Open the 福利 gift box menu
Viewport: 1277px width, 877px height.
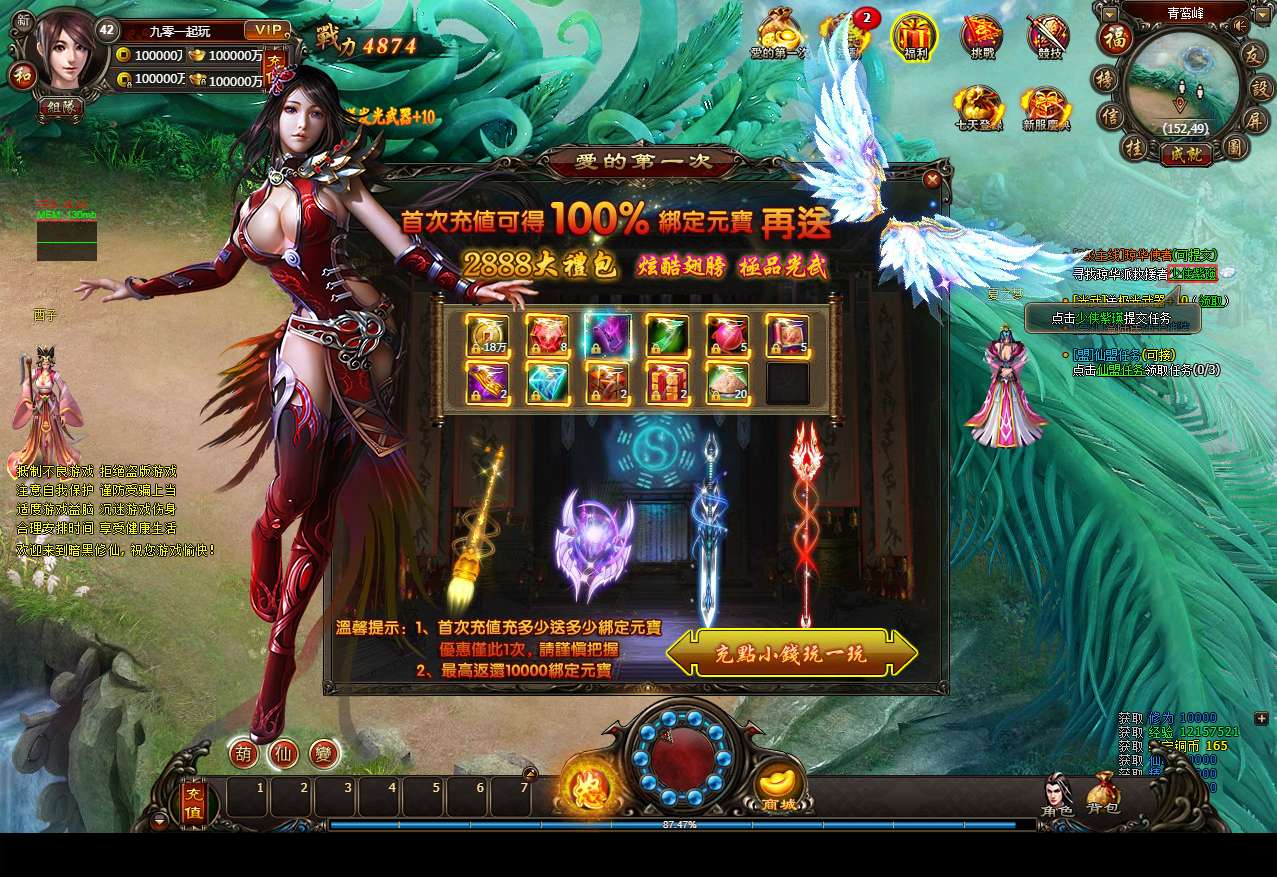914,37
